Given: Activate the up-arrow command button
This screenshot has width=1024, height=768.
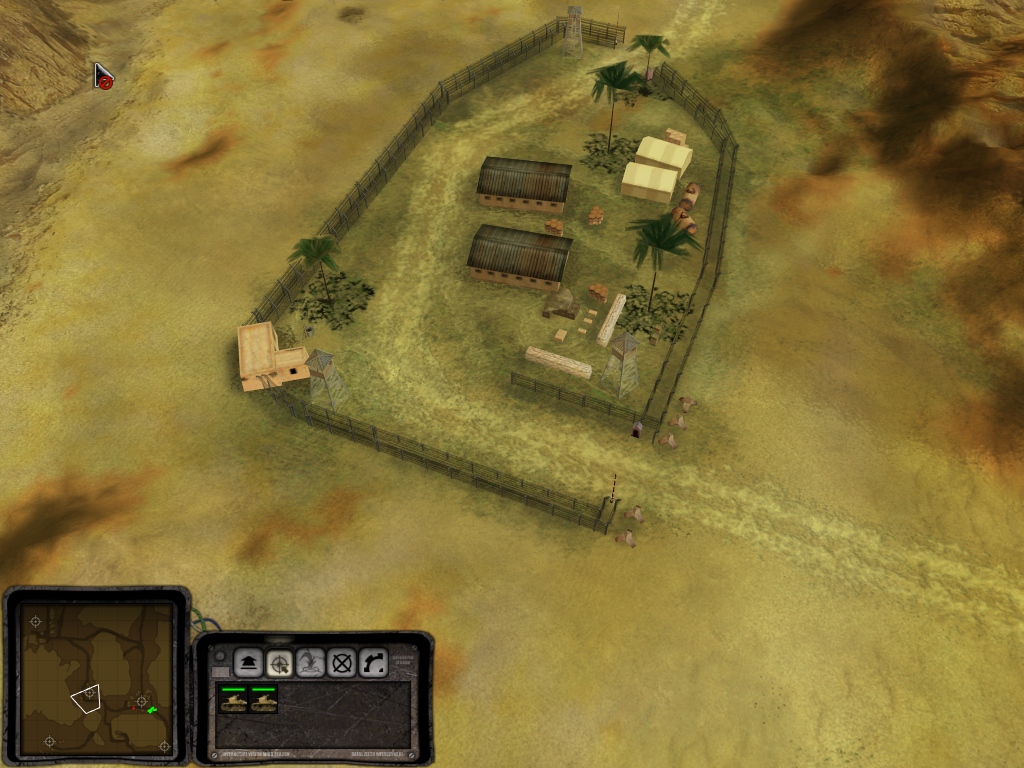Looking at the screenshot, I should (x=247, y=662).
